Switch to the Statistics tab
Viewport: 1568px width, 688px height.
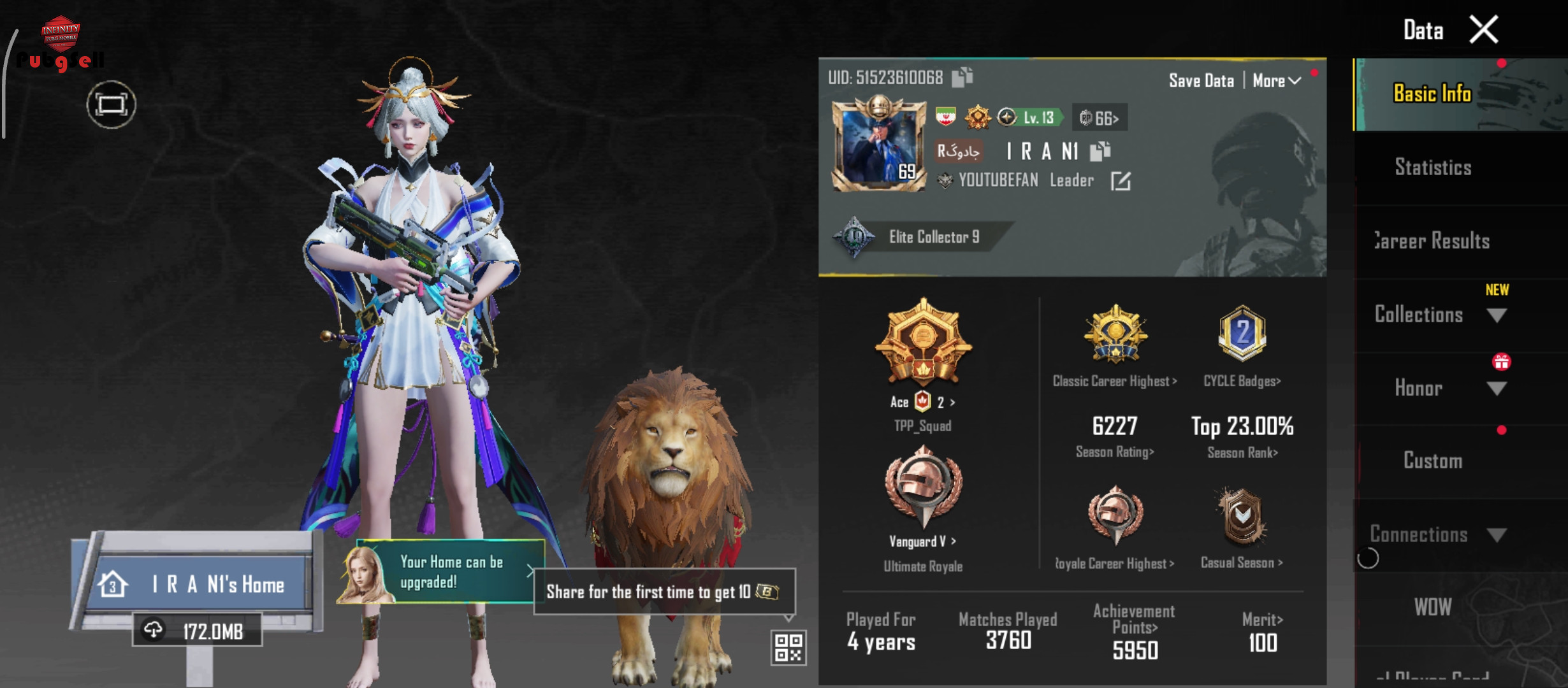pos(1432,168)
